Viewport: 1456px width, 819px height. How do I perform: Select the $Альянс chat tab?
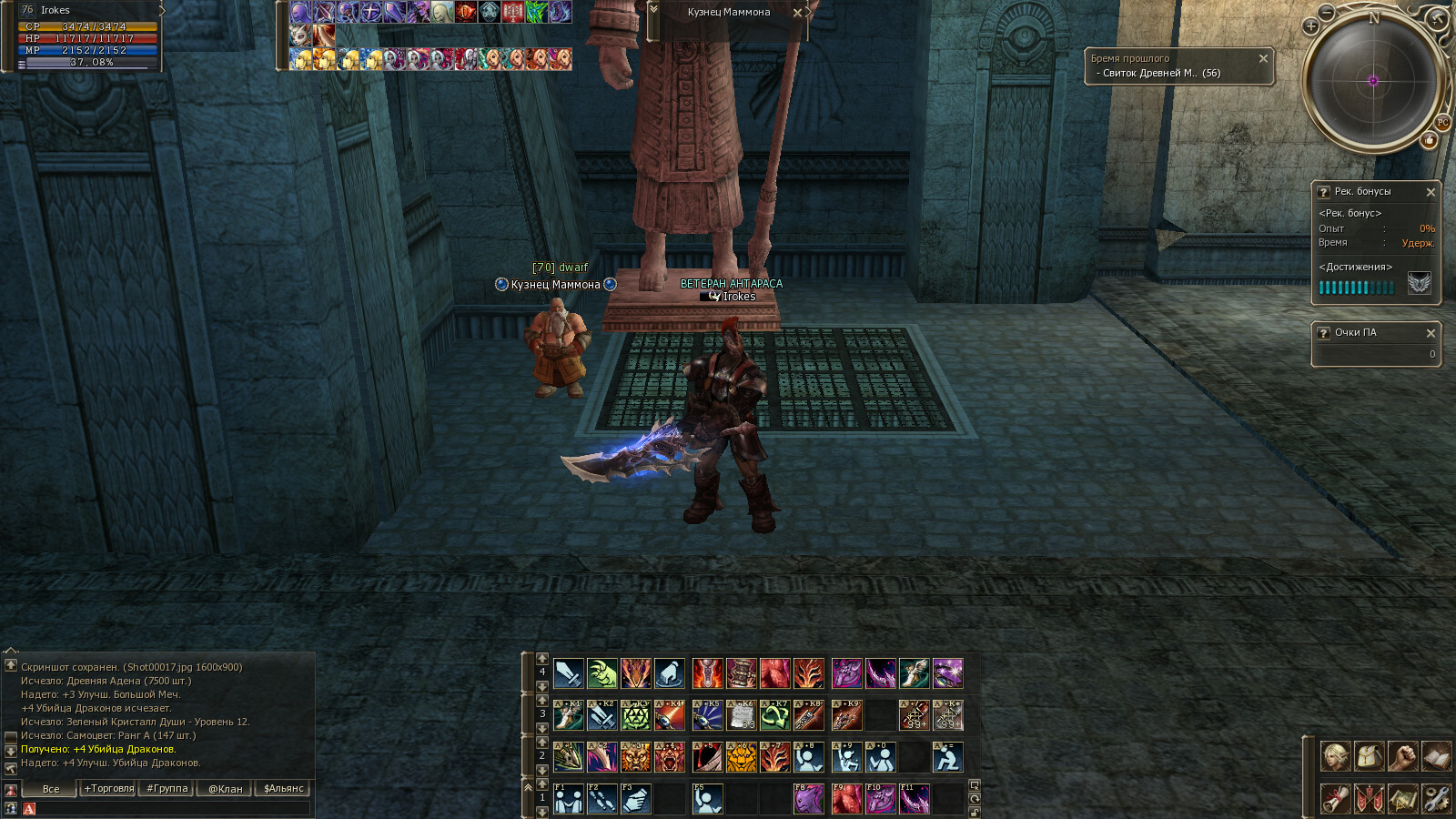pyautogui.click(x=283, y=788)
